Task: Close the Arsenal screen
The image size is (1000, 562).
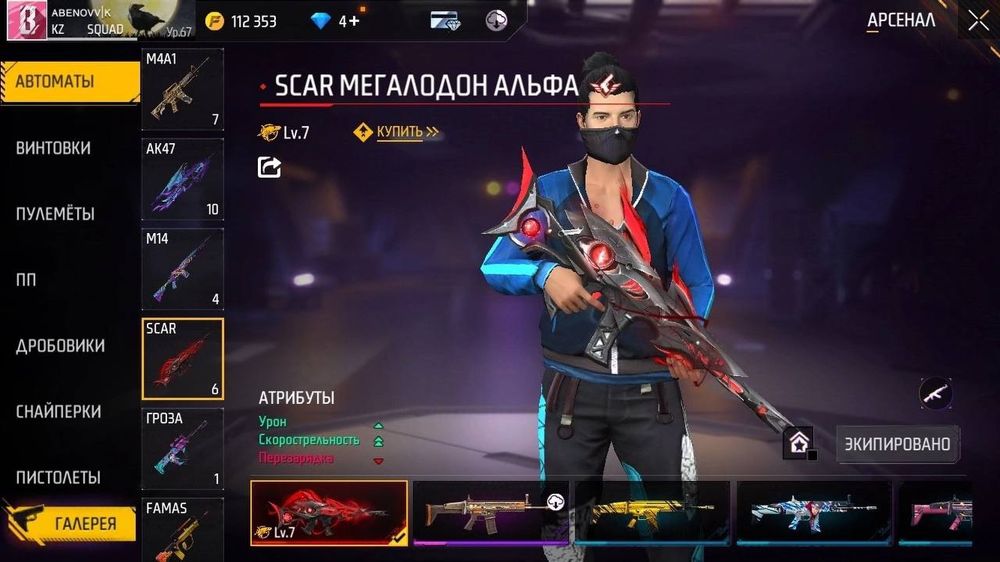Action: point(977,20)
